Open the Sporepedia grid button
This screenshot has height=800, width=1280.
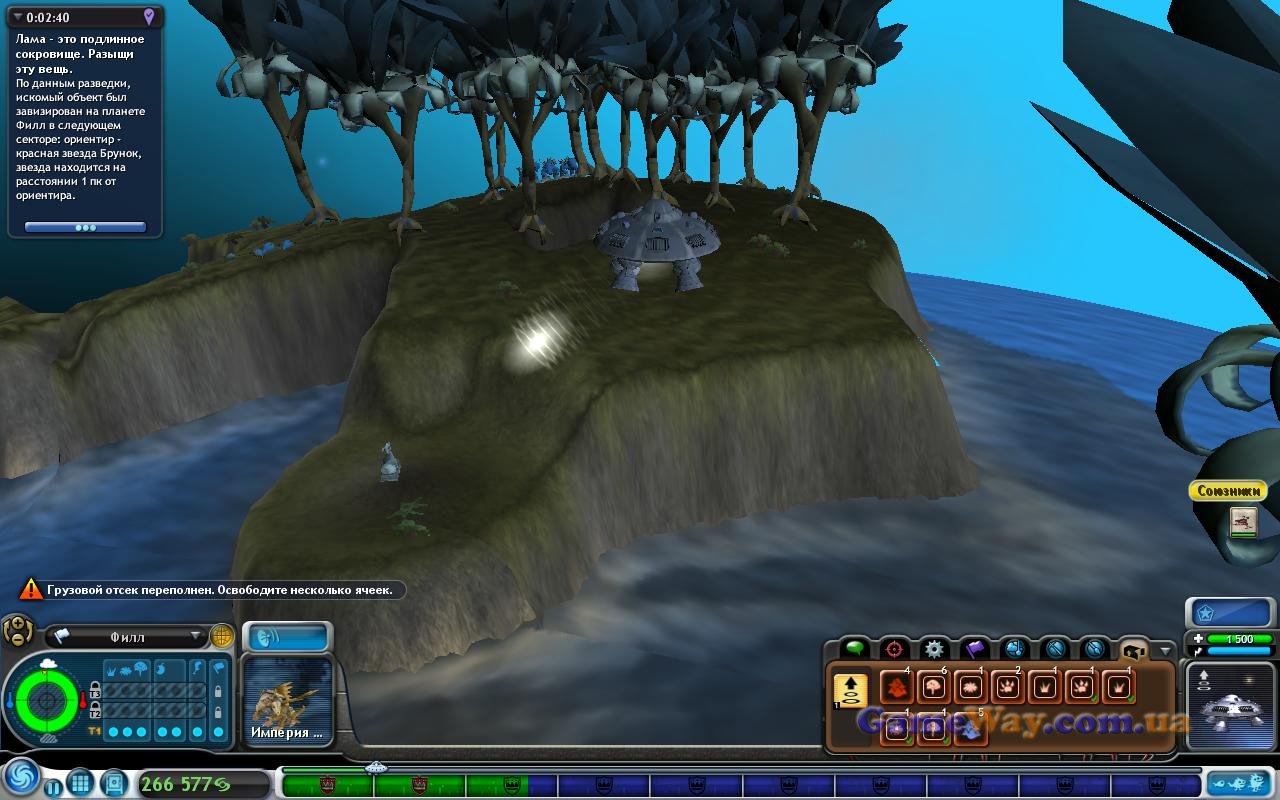81,782
